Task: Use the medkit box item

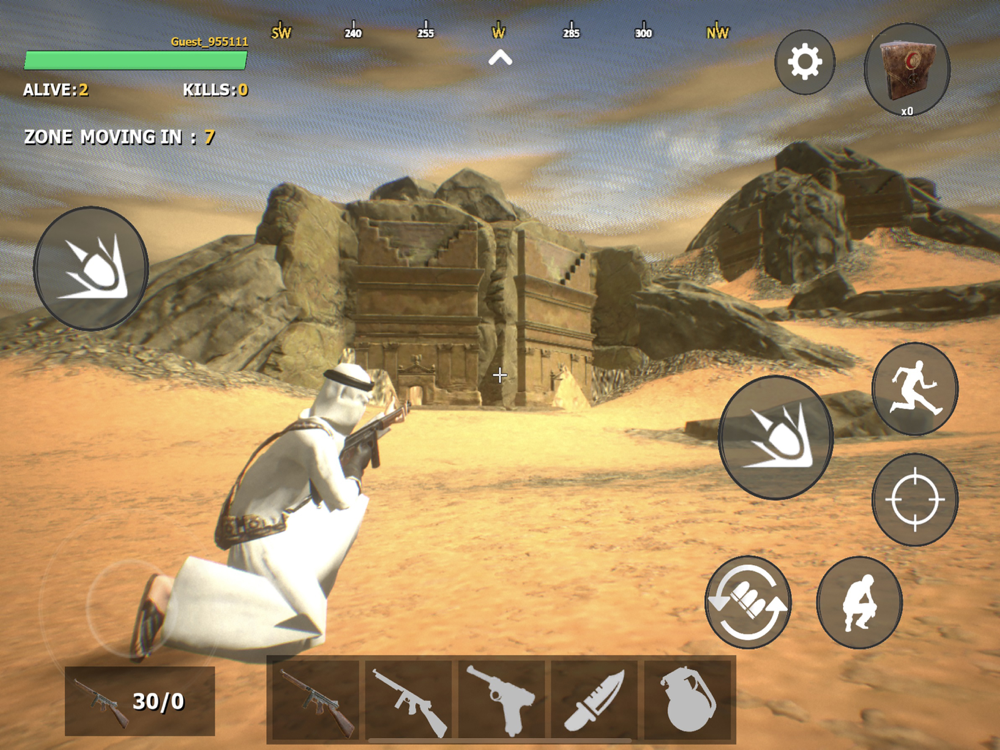Action: point(907,68)
